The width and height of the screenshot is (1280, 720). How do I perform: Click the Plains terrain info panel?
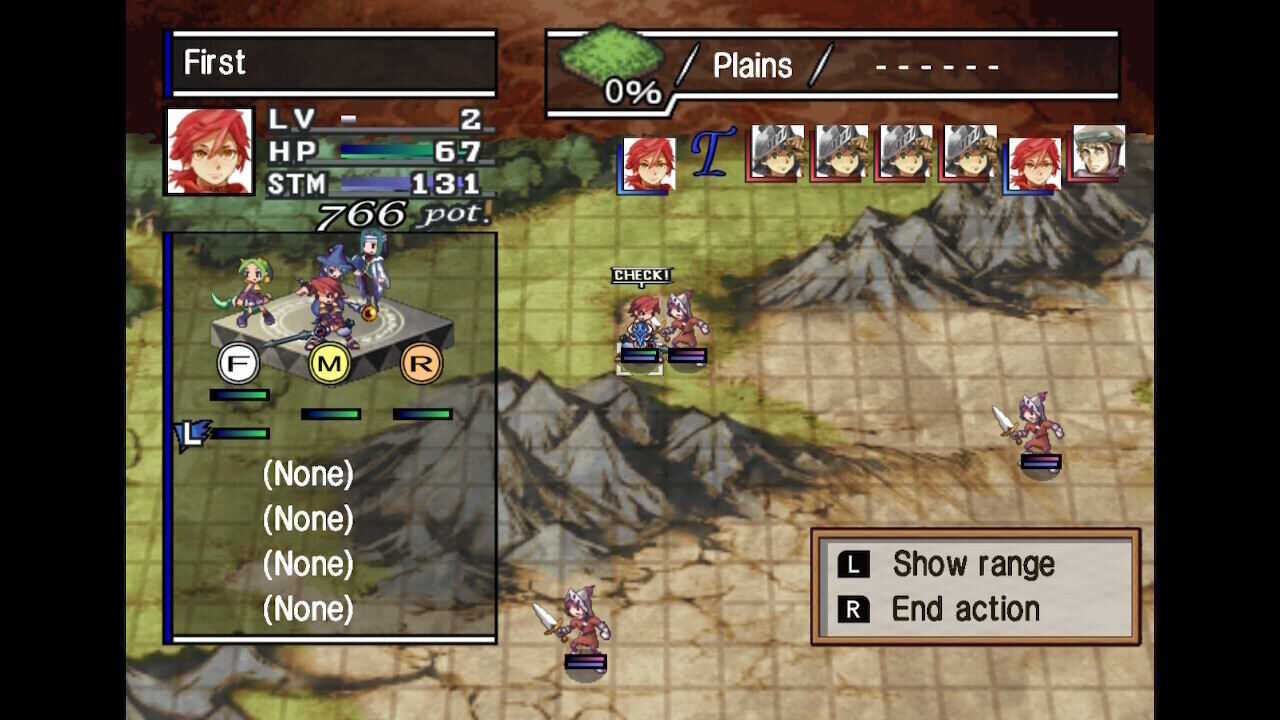832,67
